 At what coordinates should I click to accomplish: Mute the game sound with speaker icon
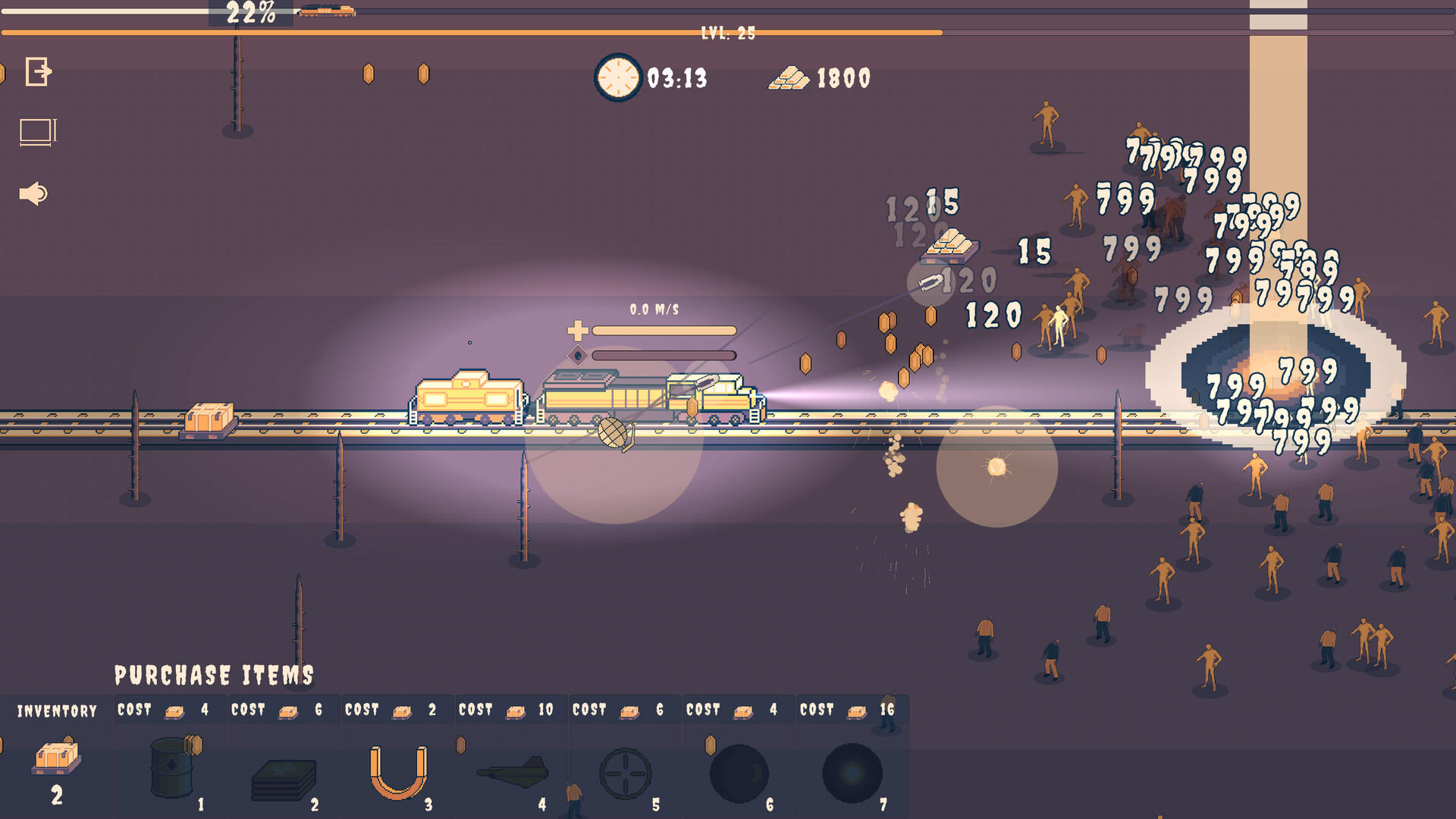[32, 193]
